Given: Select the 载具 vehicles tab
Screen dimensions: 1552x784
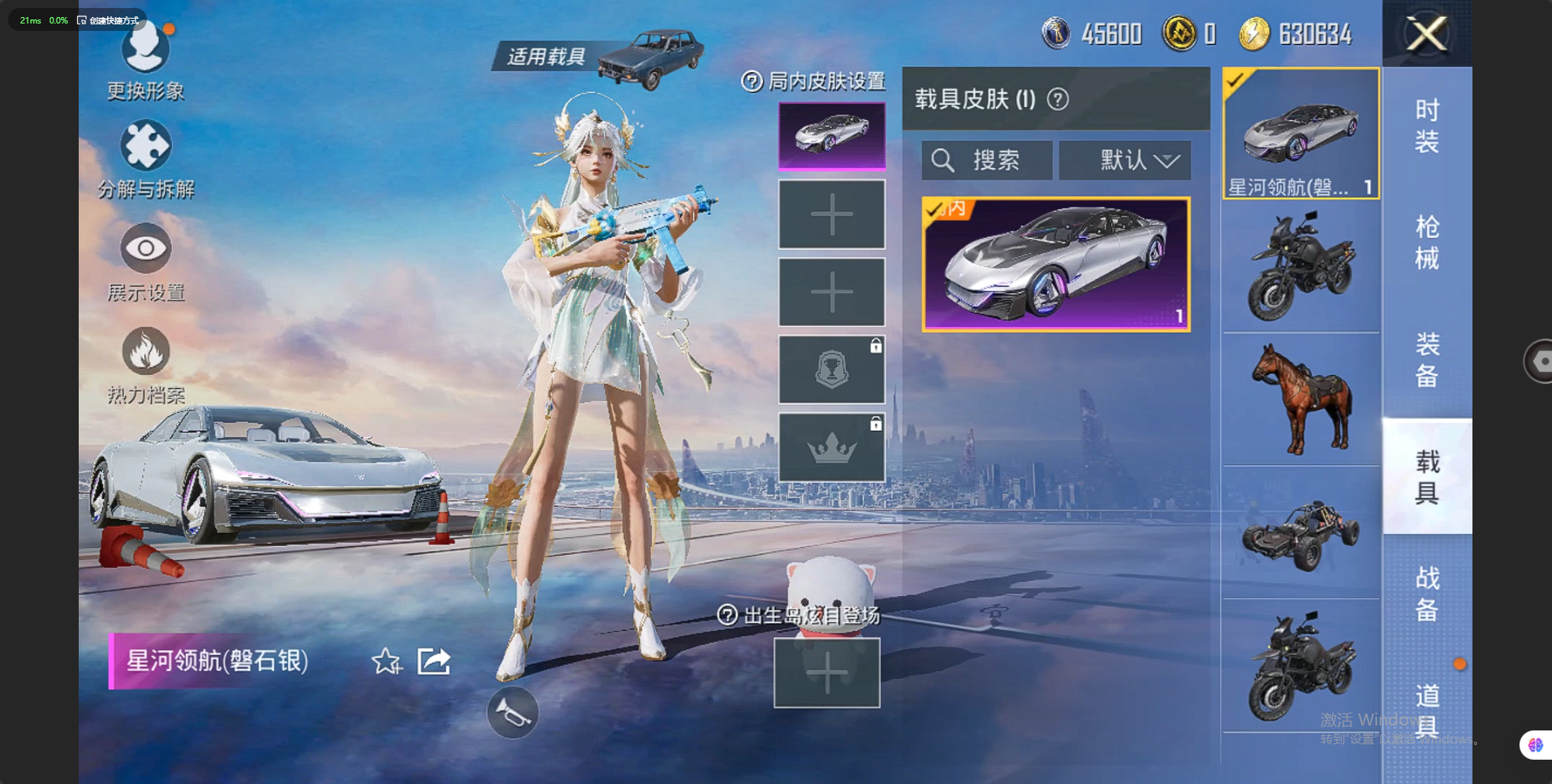Looking at the screenshot, I should pos(1426,476).
